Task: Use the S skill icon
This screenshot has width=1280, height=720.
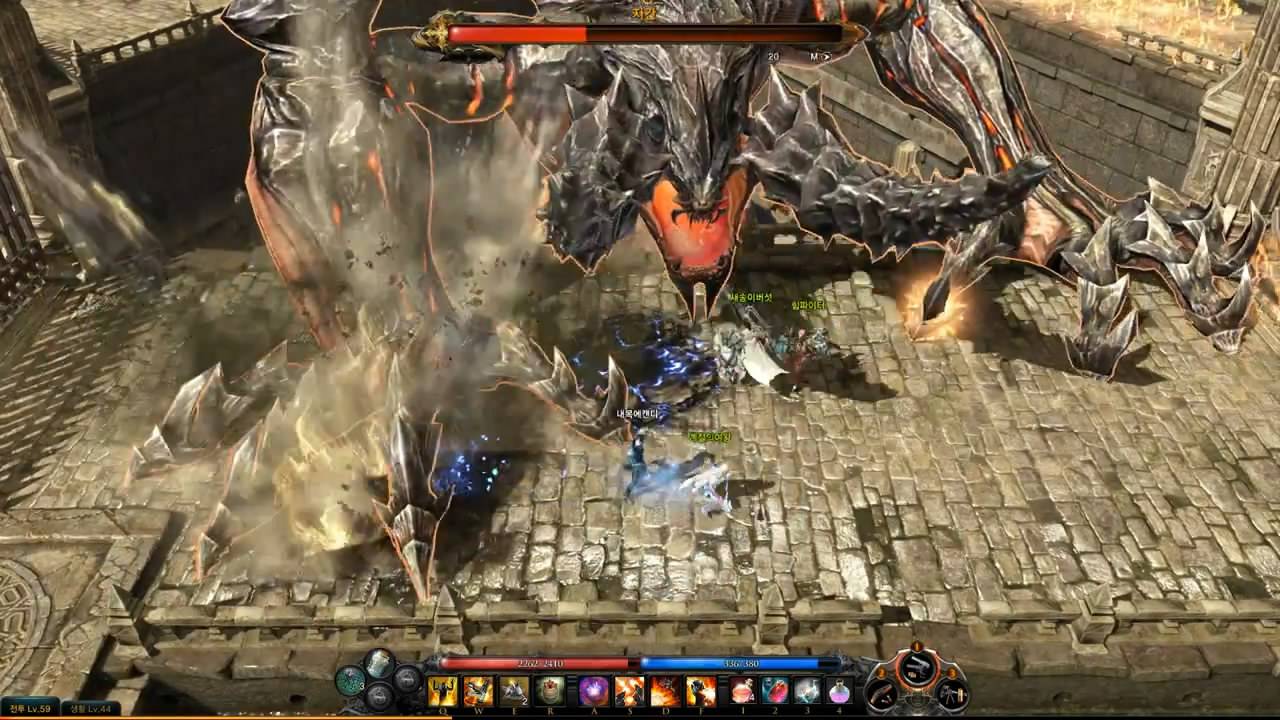Action: (629, 690)
